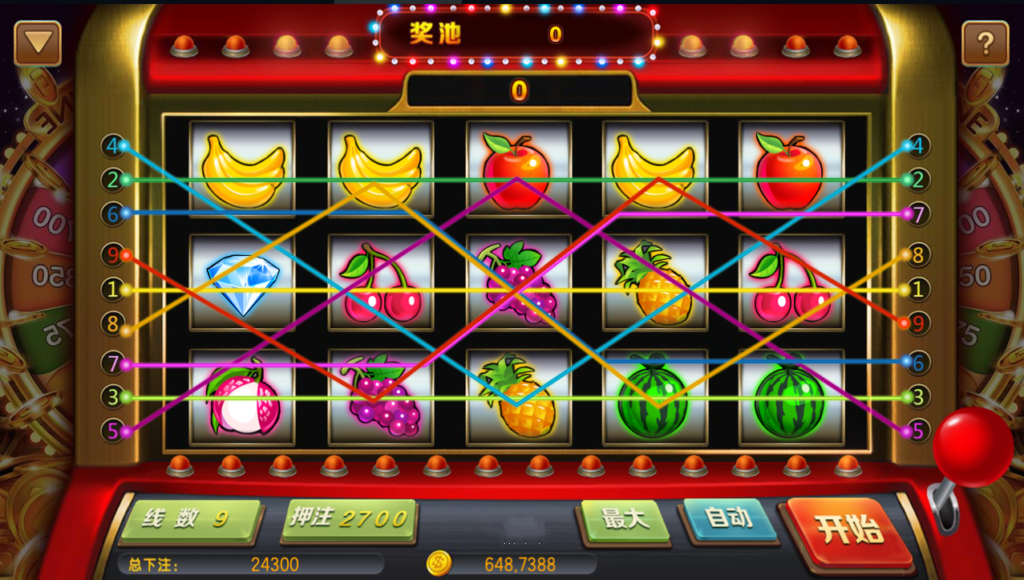1024x580 pixels.
Task: Click the gold coin balance icon
Action: 438,563
